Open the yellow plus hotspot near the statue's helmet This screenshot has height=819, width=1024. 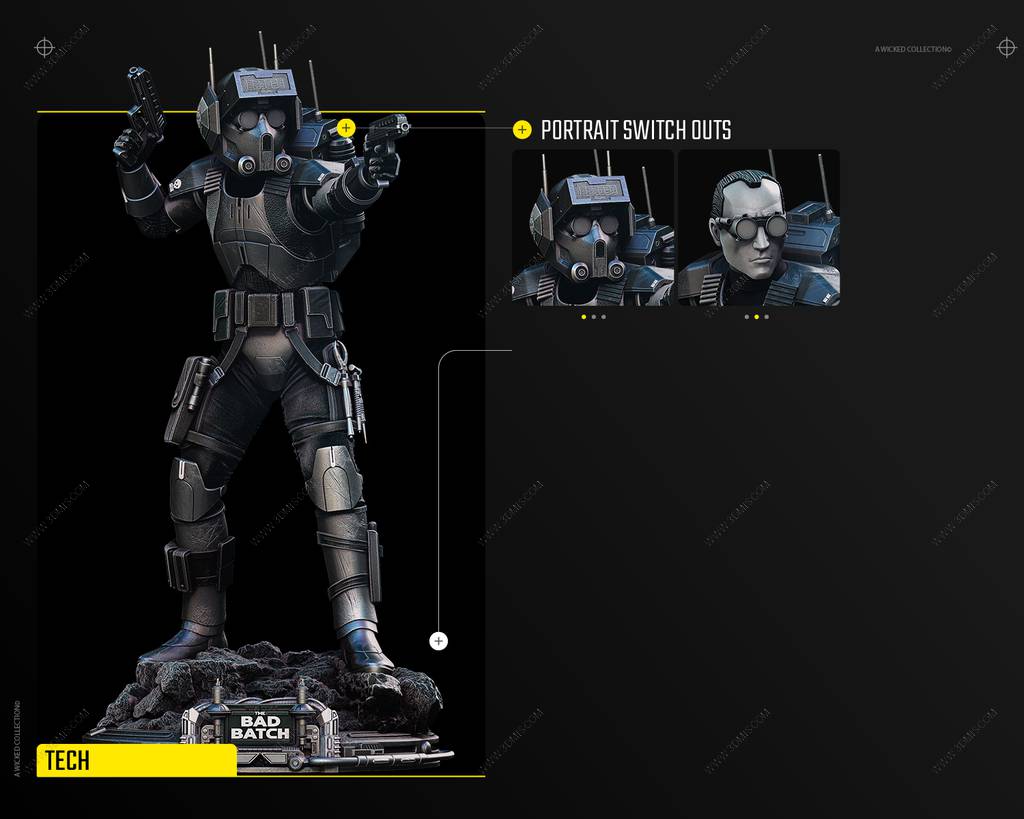pos(346,128)
